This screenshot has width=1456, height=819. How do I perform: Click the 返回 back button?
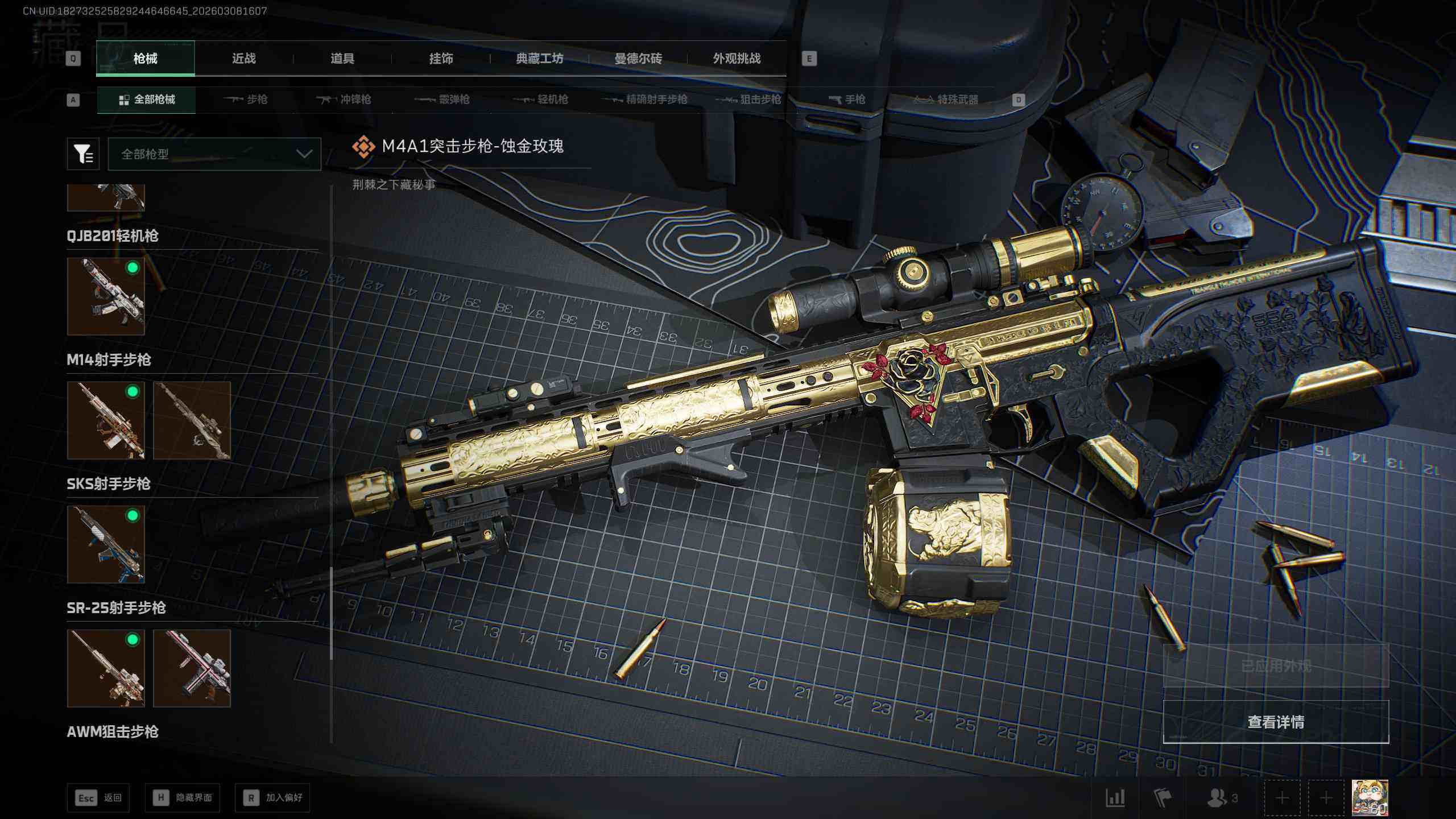98,798
